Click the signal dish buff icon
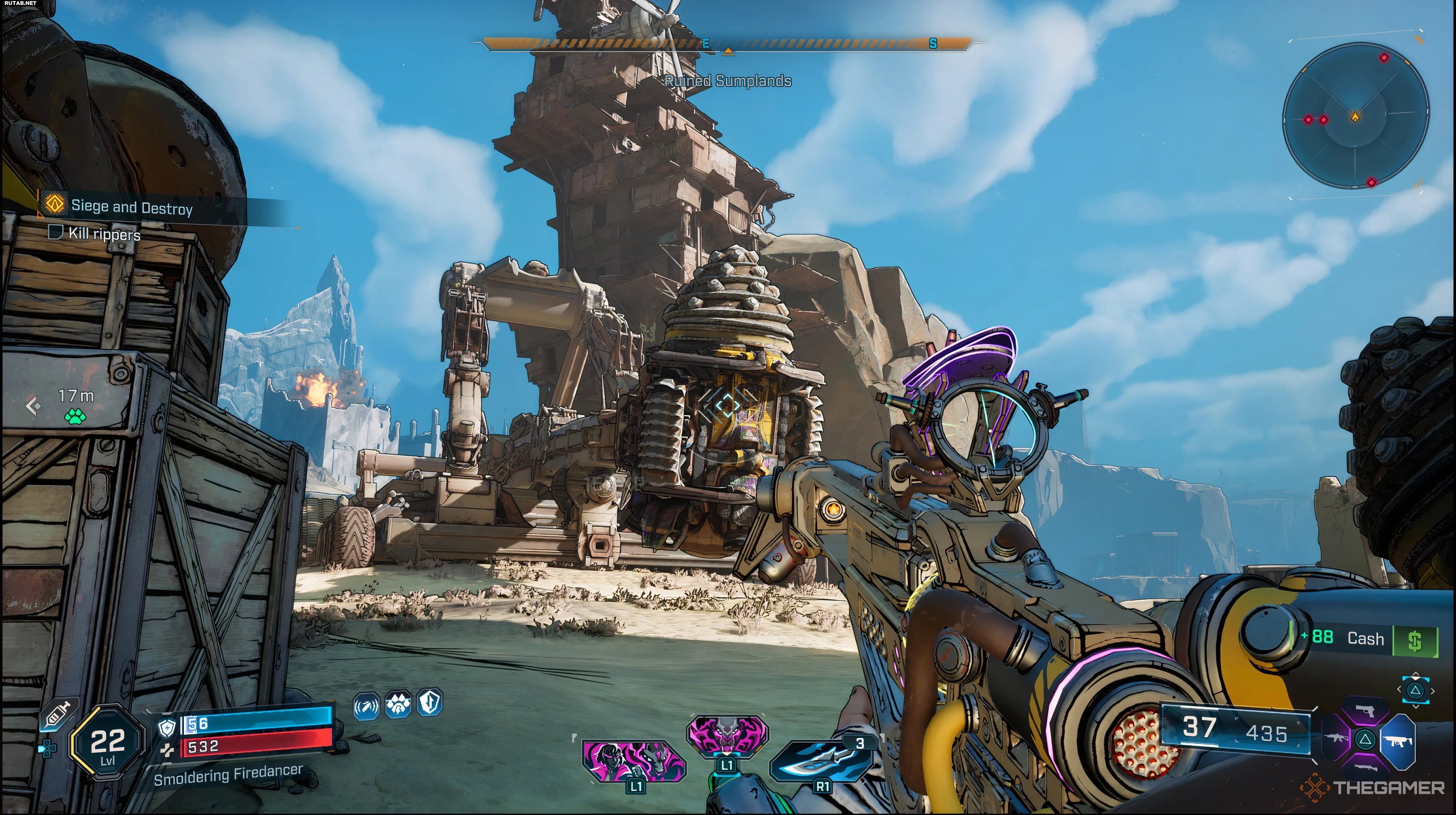The image size is (1456, 815). pos(366,707)
